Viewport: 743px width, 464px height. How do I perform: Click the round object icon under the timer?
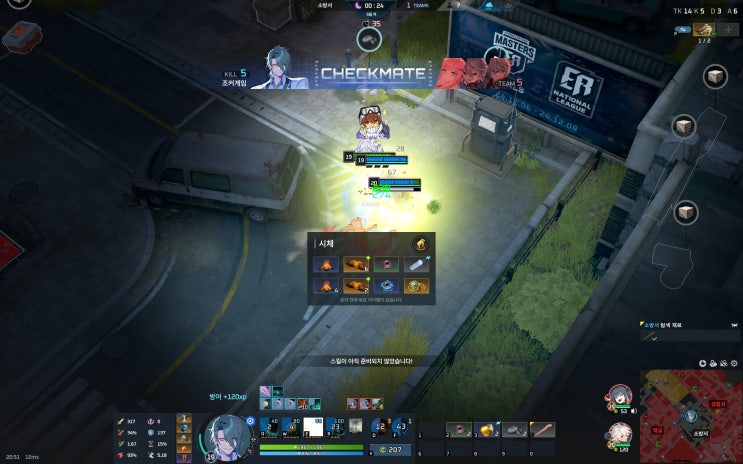369,38
